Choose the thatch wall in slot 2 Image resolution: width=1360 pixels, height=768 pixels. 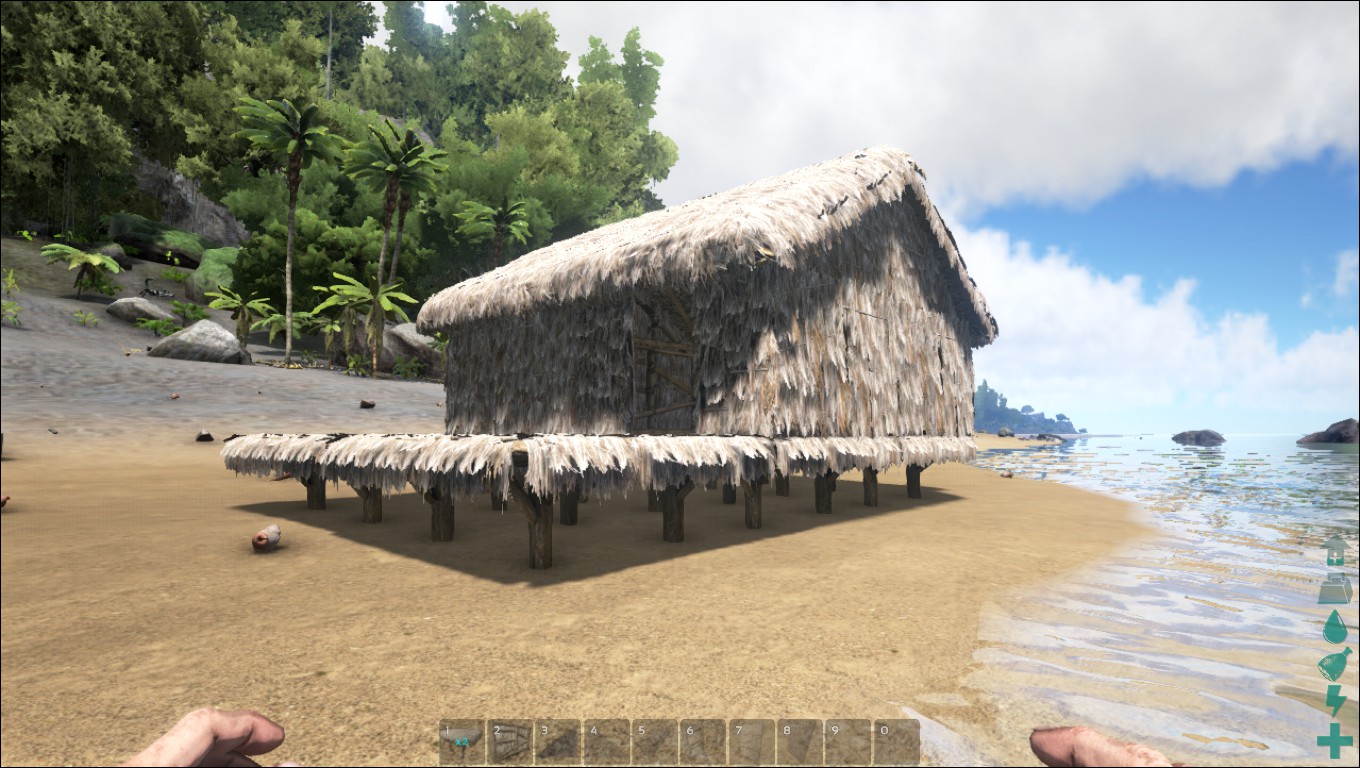click(510, 742)
